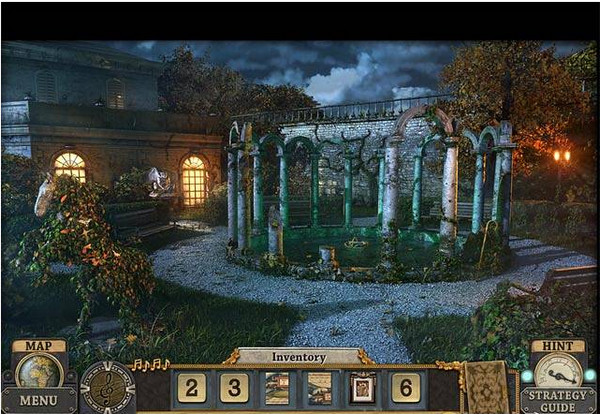Select the number 3 inventory tile
Screen dimensions: 600x414
234,388
